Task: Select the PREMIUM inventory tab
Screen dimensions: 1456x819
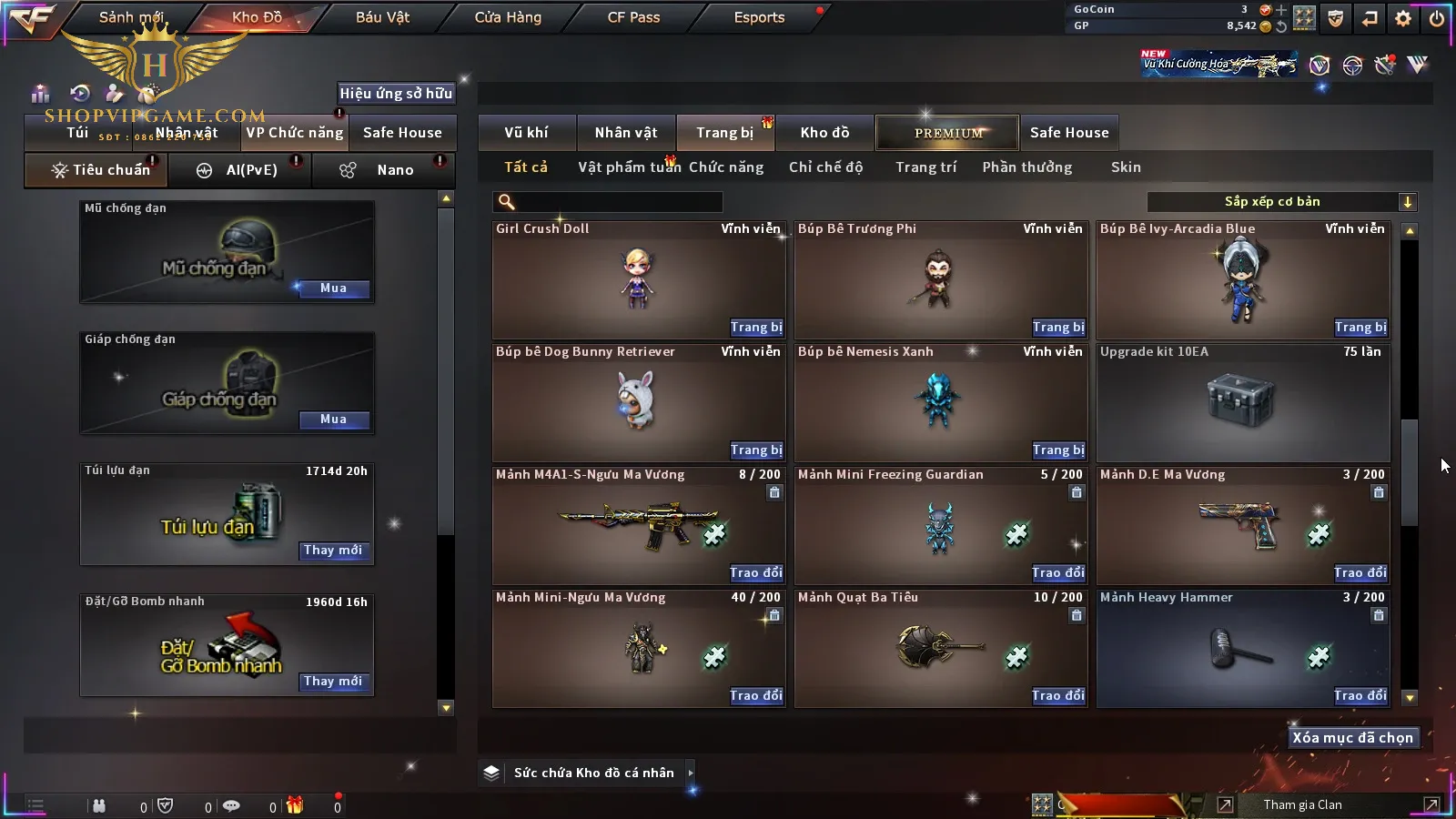Action: (947, 133)
